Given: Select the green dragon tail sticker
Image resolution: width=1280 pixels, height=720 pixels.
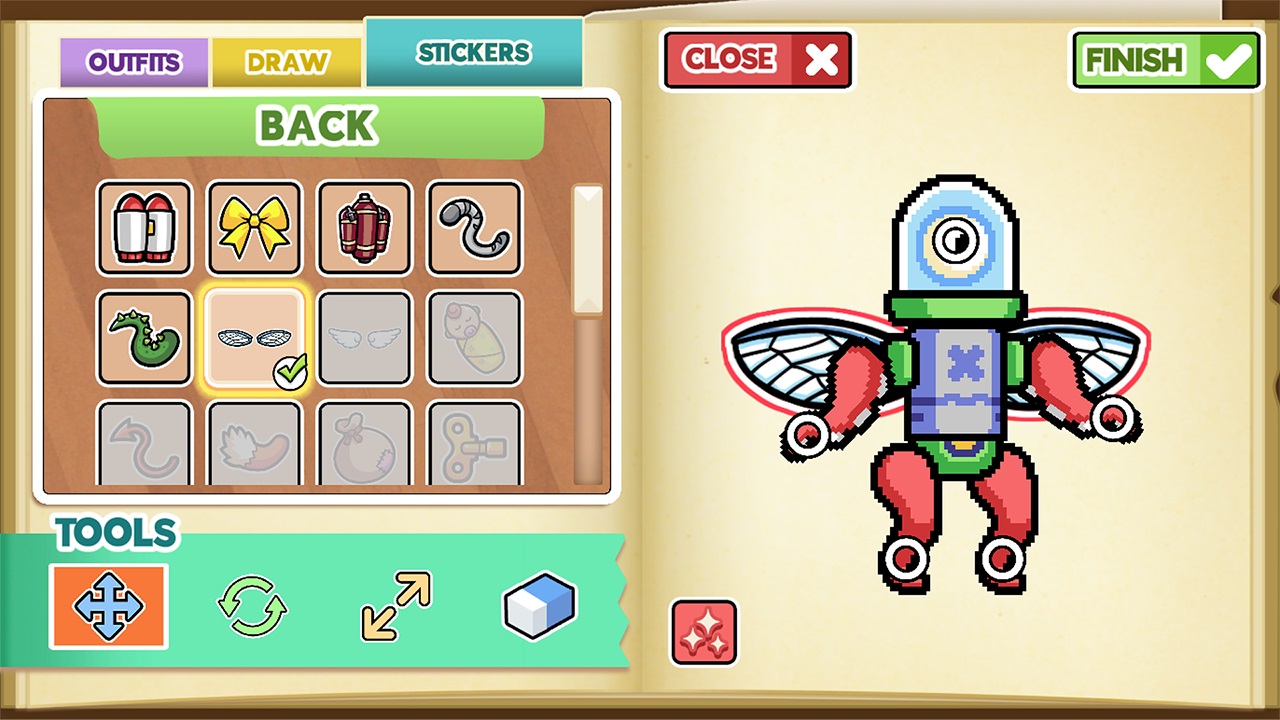Looking at the screenshot, I should tap(144, 338).
